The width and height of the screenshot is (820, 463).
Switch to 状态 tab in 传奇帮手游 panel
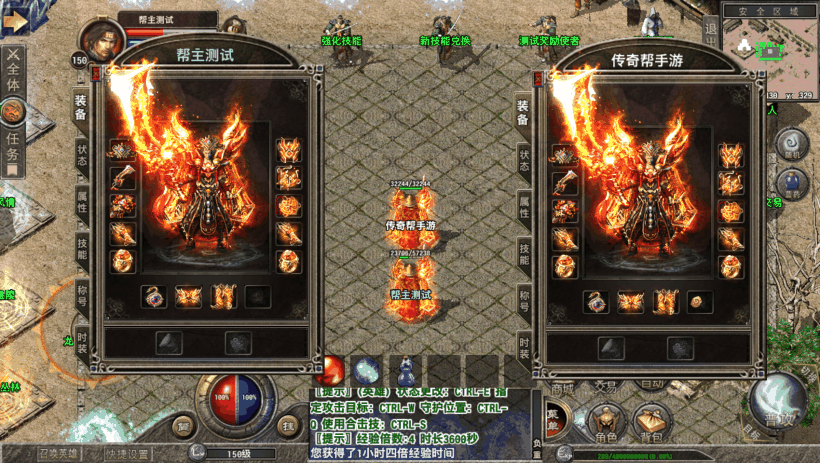click(x=523, y=160)
